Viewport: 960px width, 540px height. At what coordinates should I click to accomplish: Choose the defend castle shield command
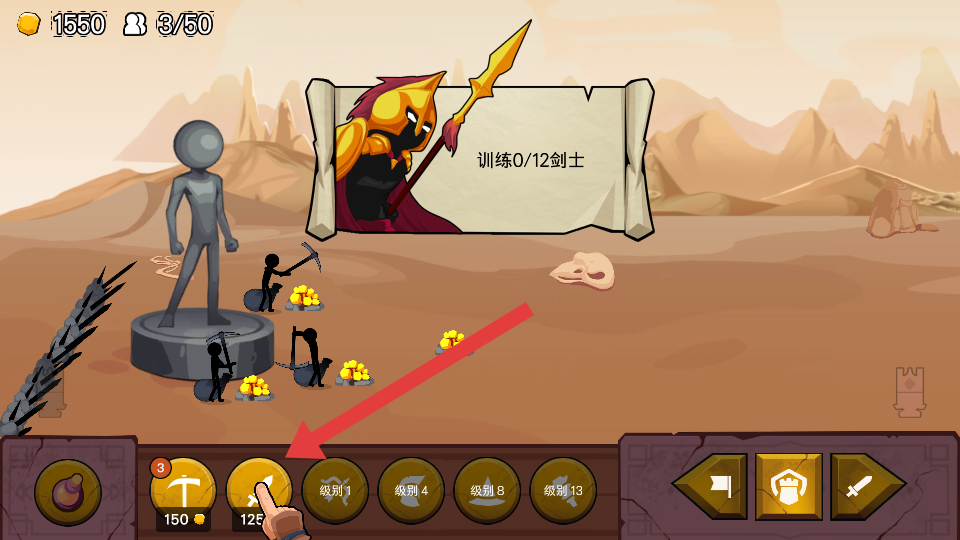point(789,487)
